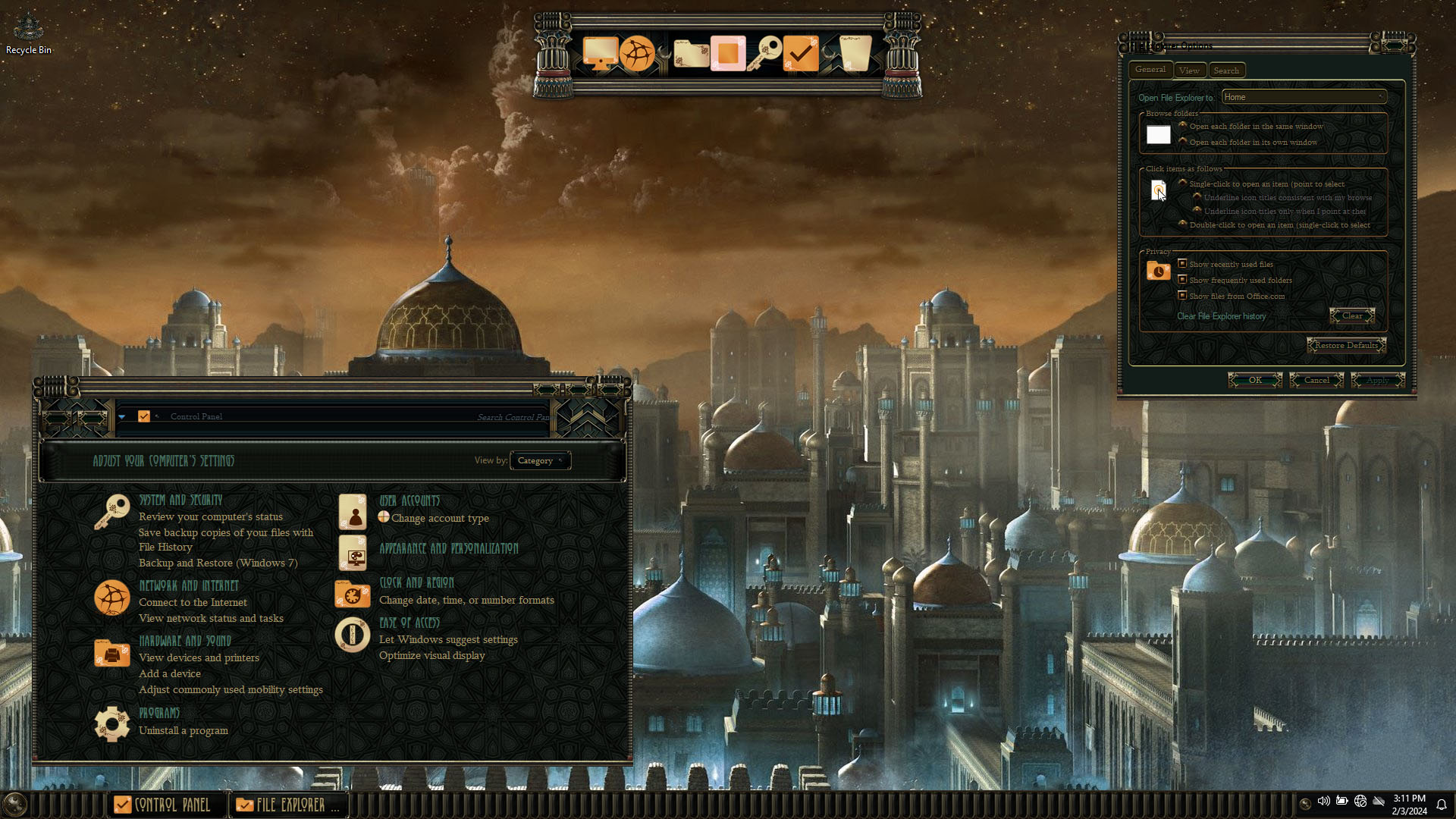Open the 'View by: Category' dropdown
The width and height of the screenshot is (1456, 819).
pos(540,460)
